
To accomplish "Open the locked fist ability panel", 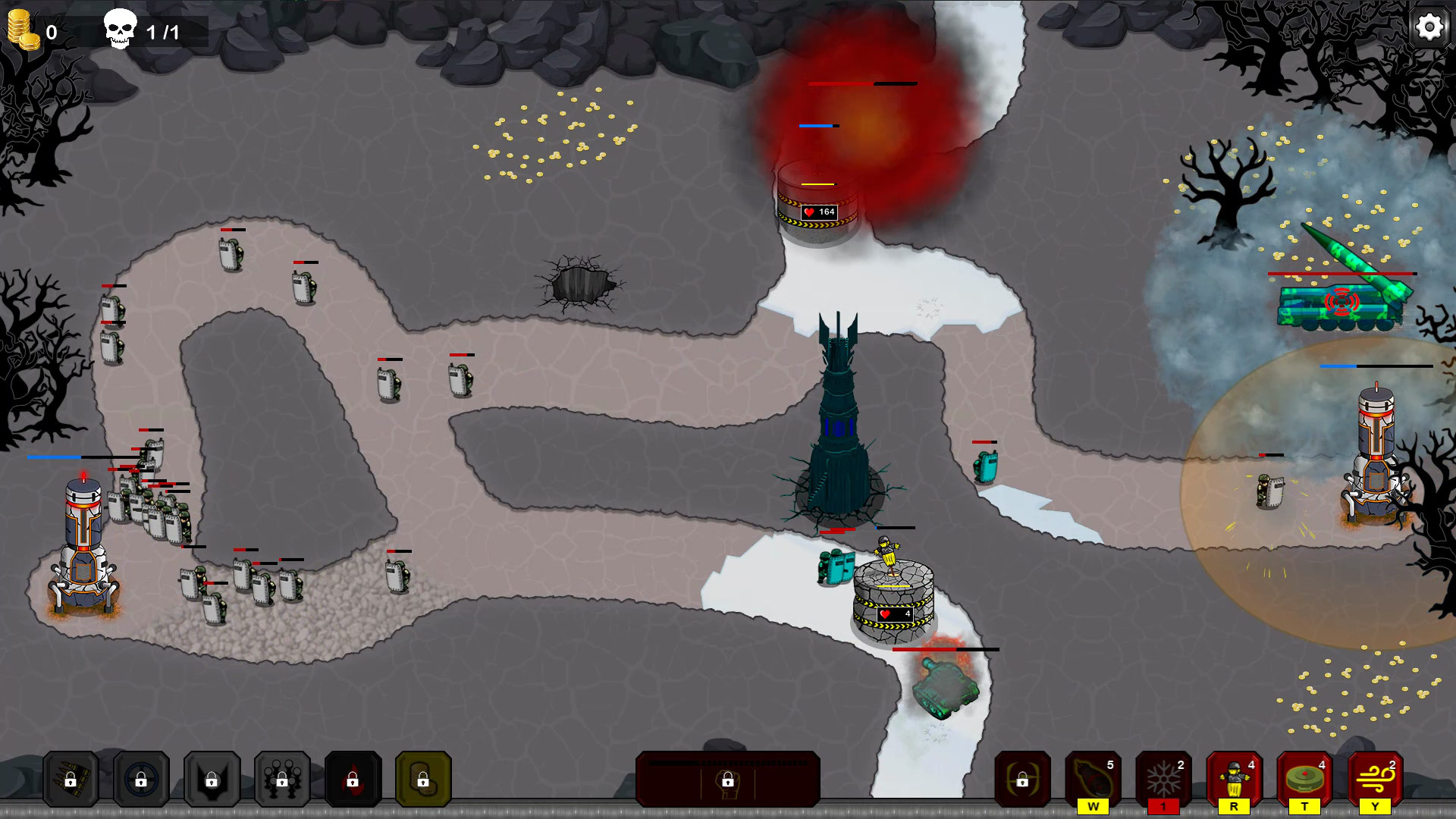I will (x=728, y=781).
